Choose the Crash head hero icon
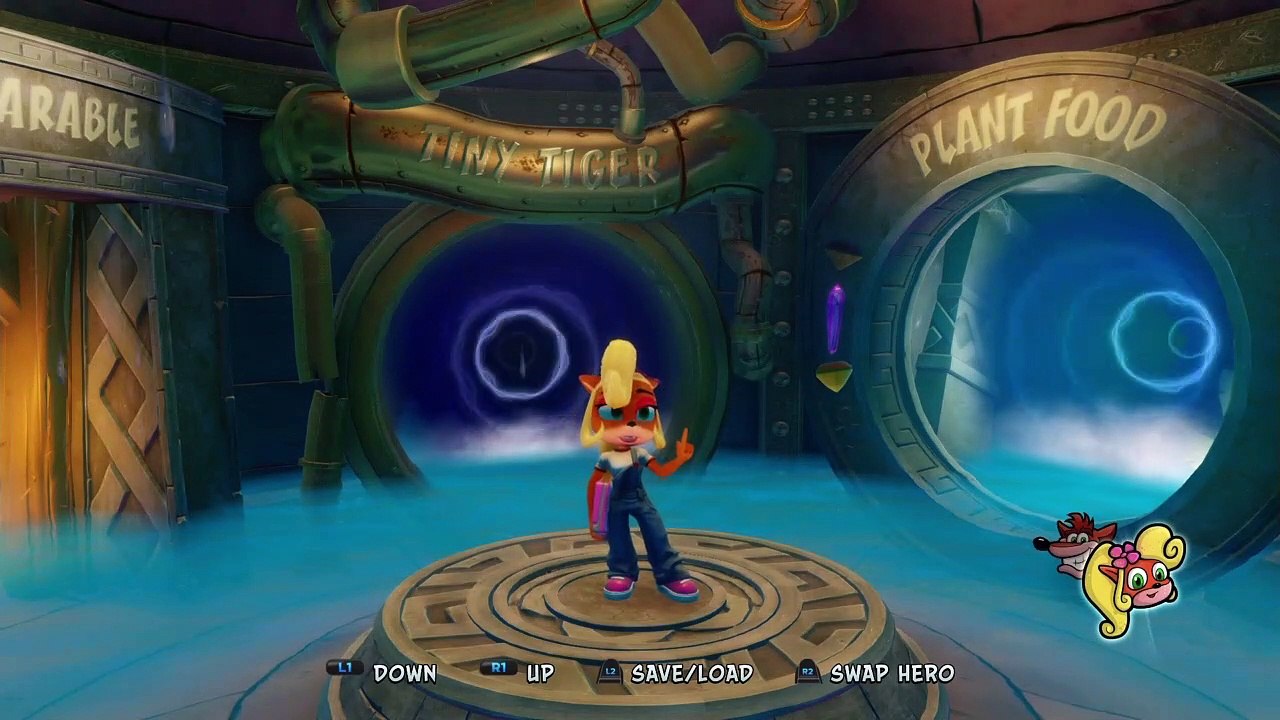The image size is (1280, 720). click(x=1072, y=543)
